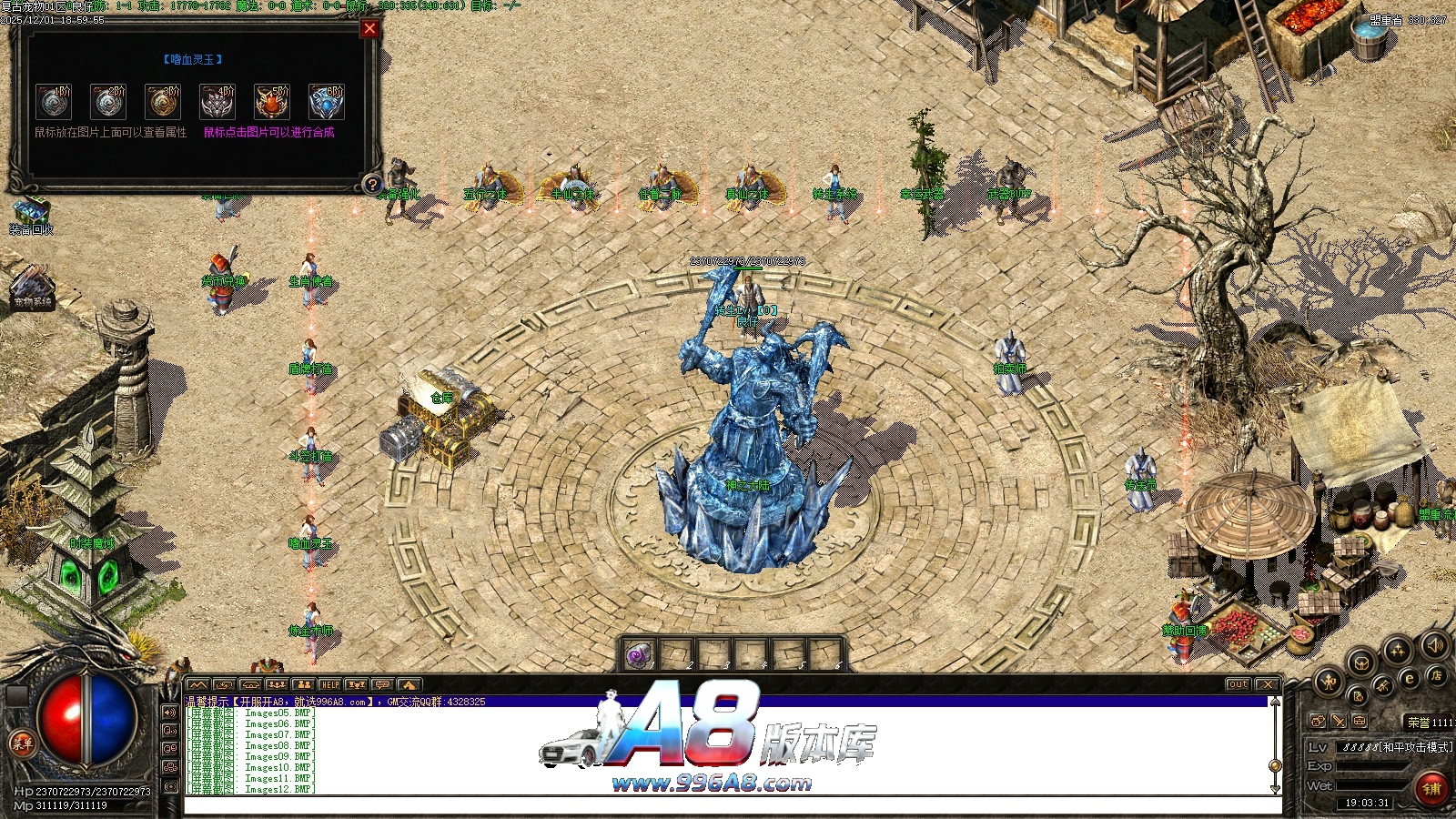Screen dimensions: 1456x819
Task: Choose the 3阶 golden jade icon
Action: pos(163,102)
